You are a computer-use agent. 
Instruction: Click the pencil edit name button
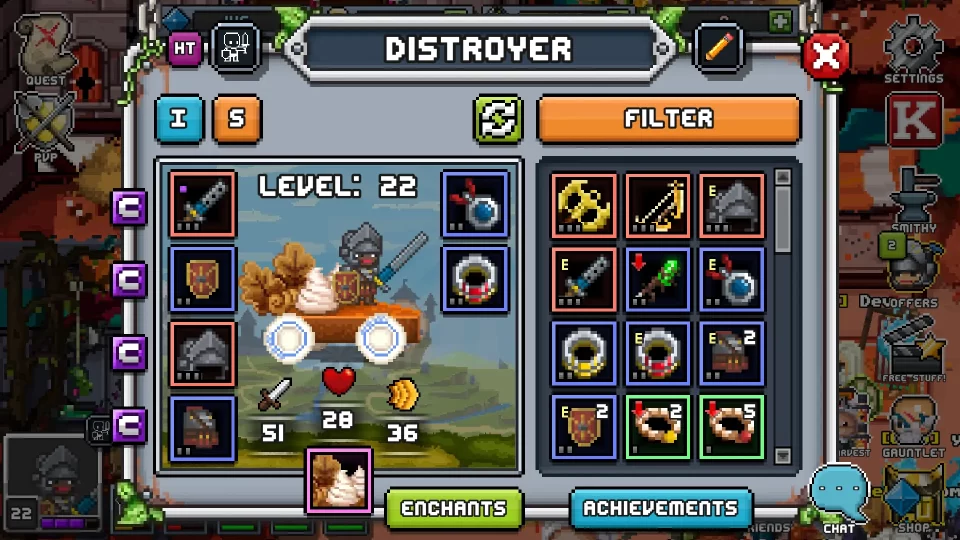pyautogui.click(x=719, y=48)
